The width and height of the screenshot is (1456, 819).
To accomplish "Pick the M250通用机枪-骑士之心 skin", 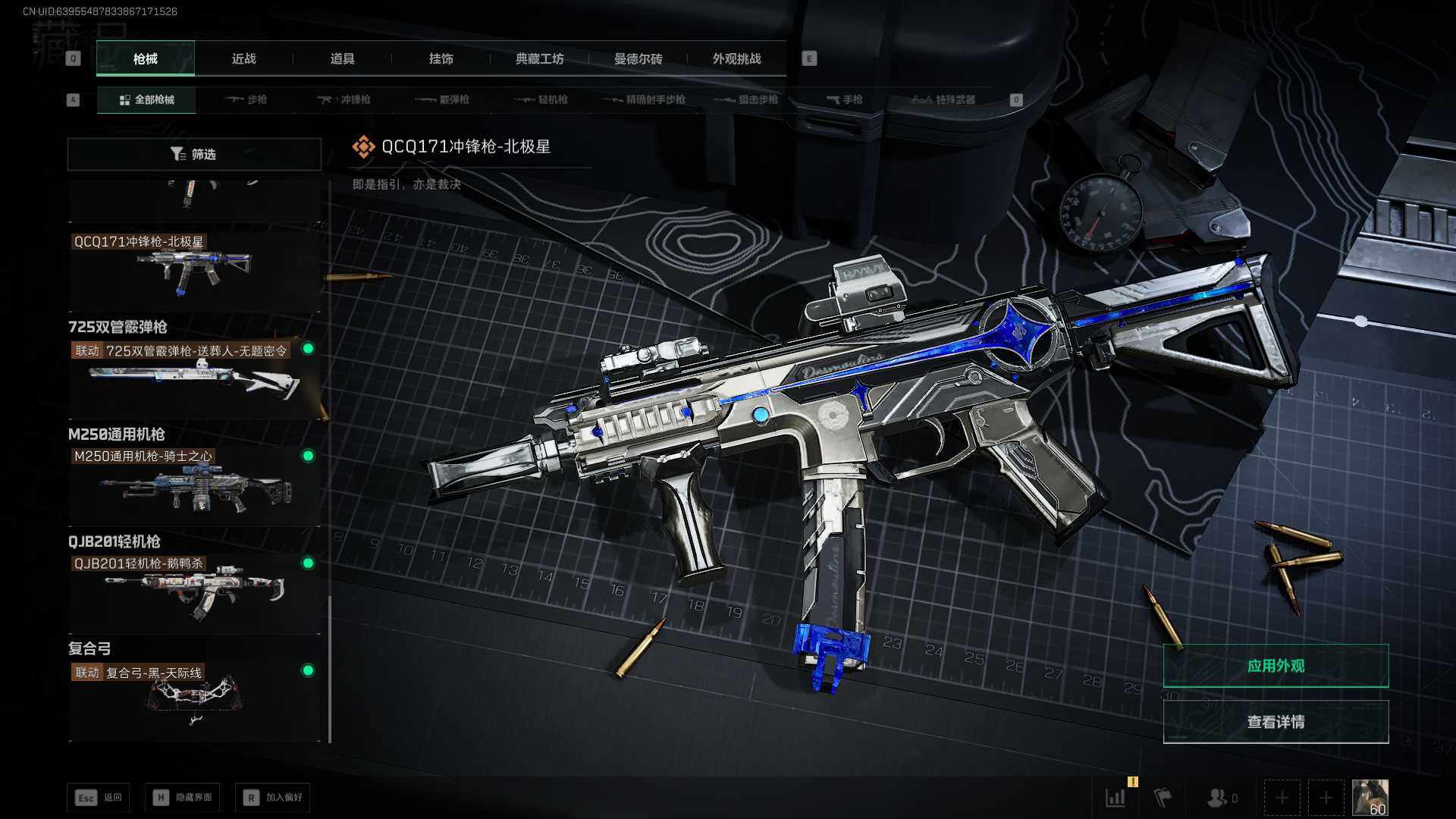I will (194, 485).
